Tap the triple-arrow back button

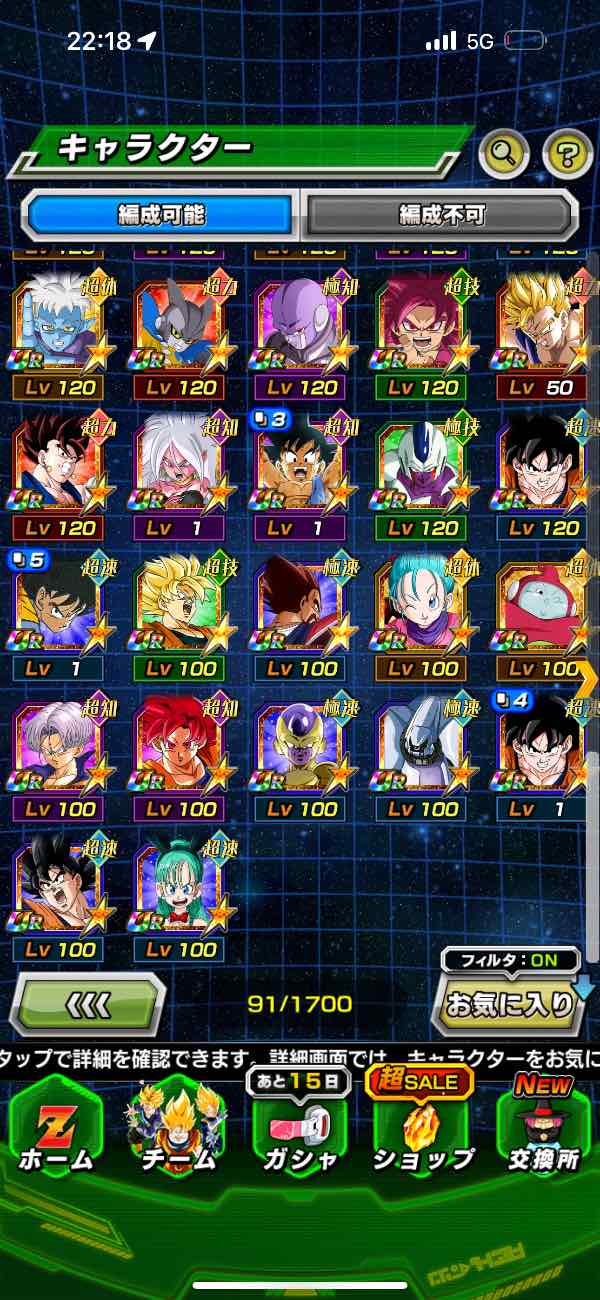[88, 1003]
